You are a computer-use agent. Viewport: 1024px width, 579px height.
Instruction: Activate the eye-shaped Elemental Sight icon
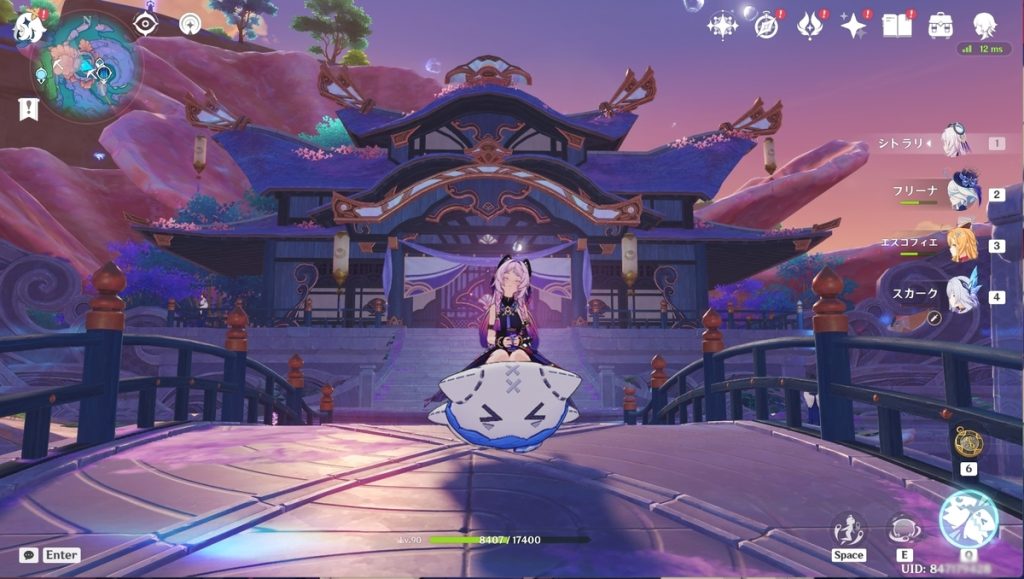point(146,24)
